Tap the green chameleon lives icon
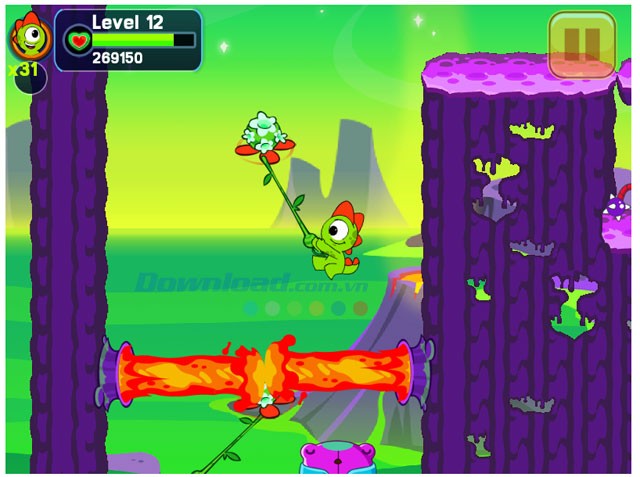This screenshot has width=640, height=477. tap(28, 39)
